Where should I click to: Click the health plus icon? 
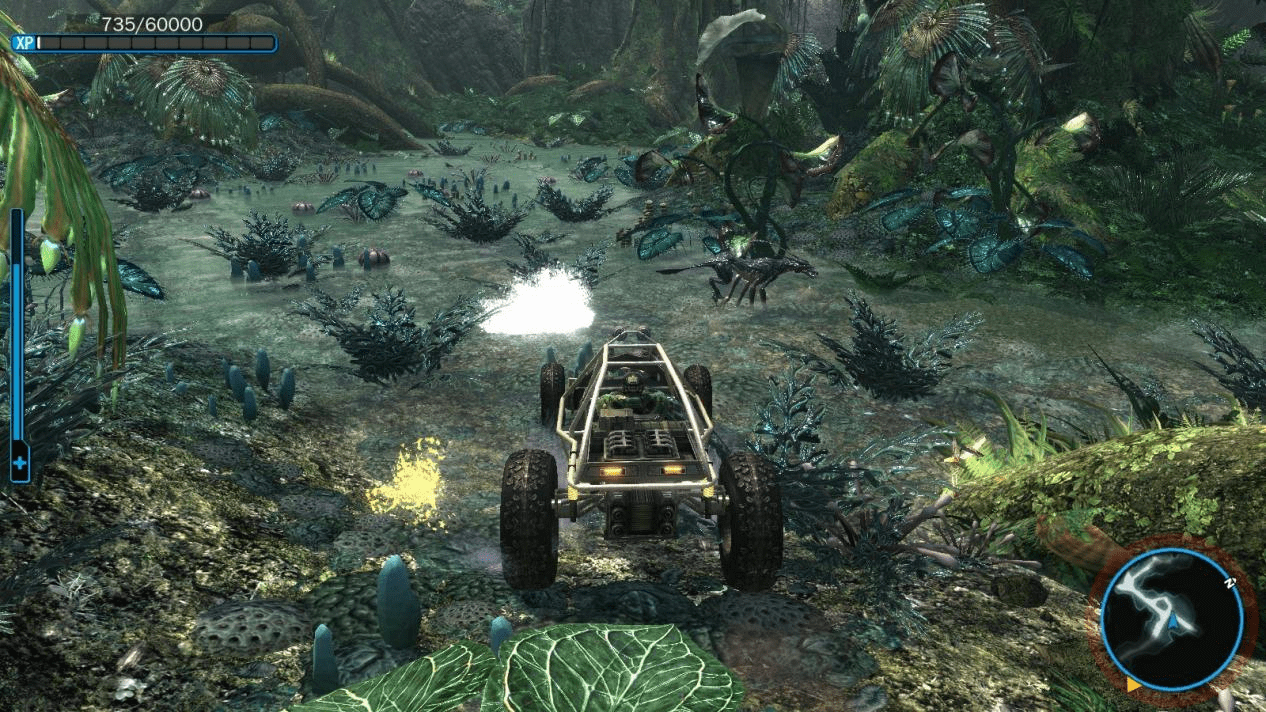tap(20, 464)
